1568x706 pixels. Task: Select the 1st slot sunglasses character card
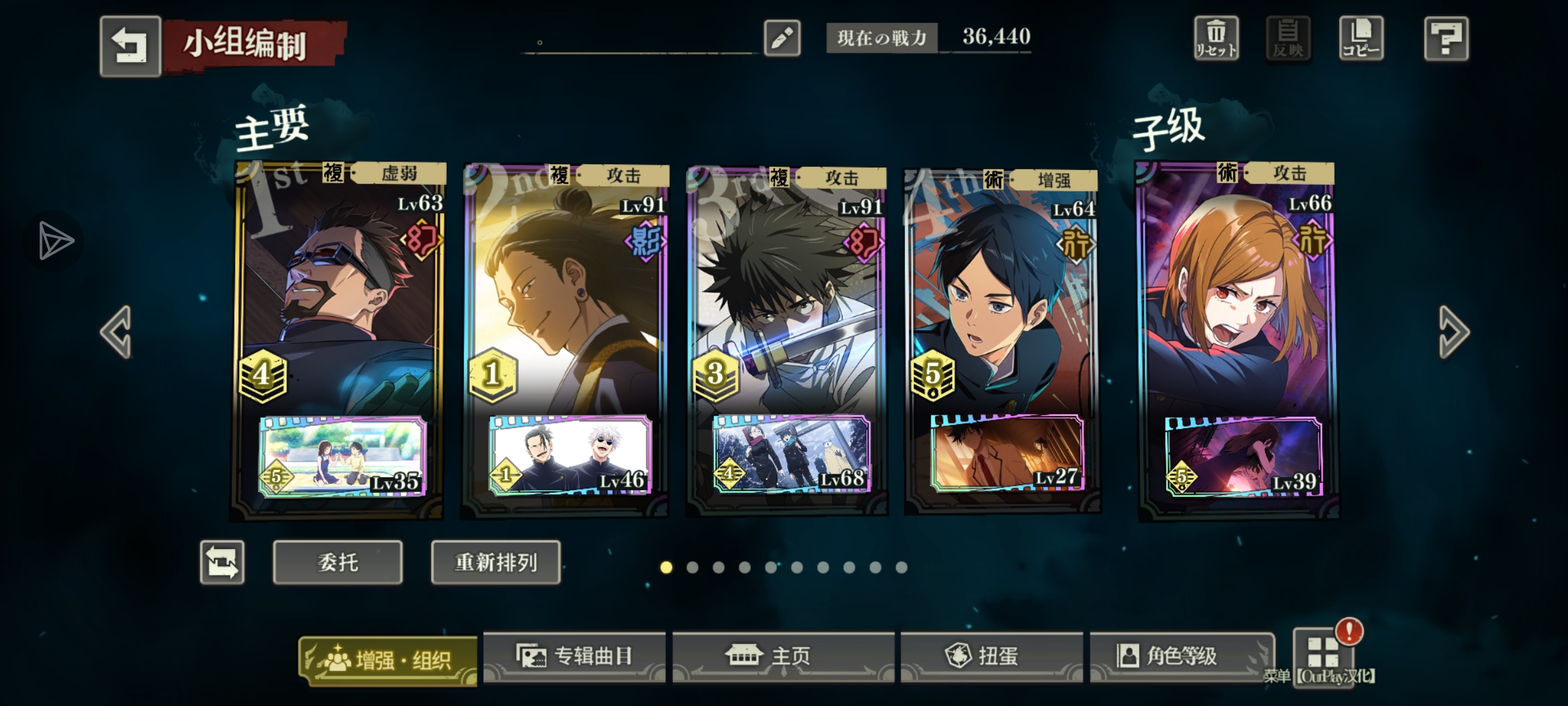(338, 294)
